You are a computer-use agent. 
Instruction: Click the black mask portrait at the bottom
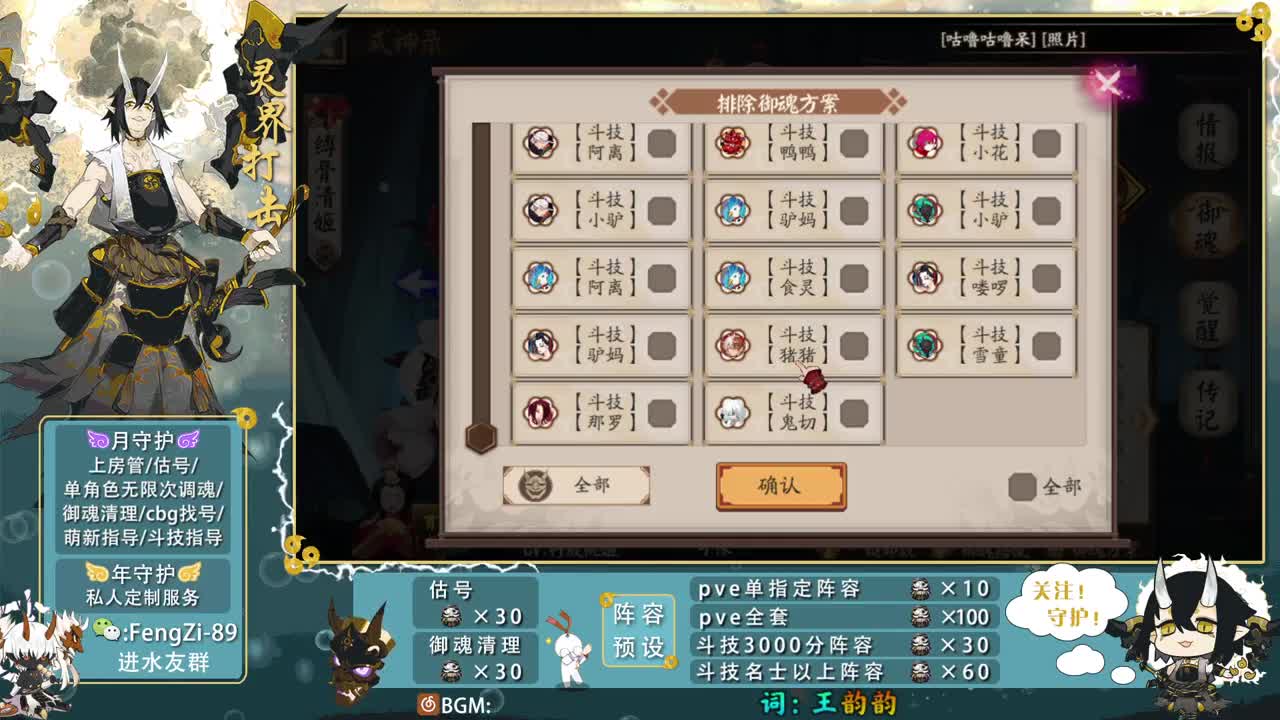355,655
